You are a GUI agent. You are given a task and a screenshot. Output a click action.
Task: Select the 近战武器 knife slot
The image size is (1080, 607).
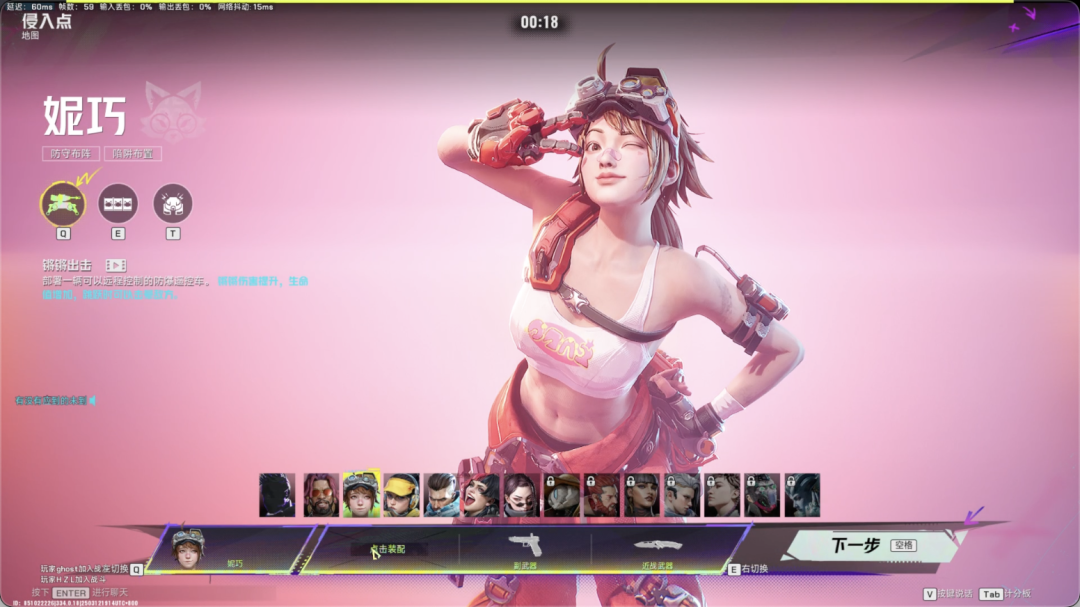click(x=656, y=548)
